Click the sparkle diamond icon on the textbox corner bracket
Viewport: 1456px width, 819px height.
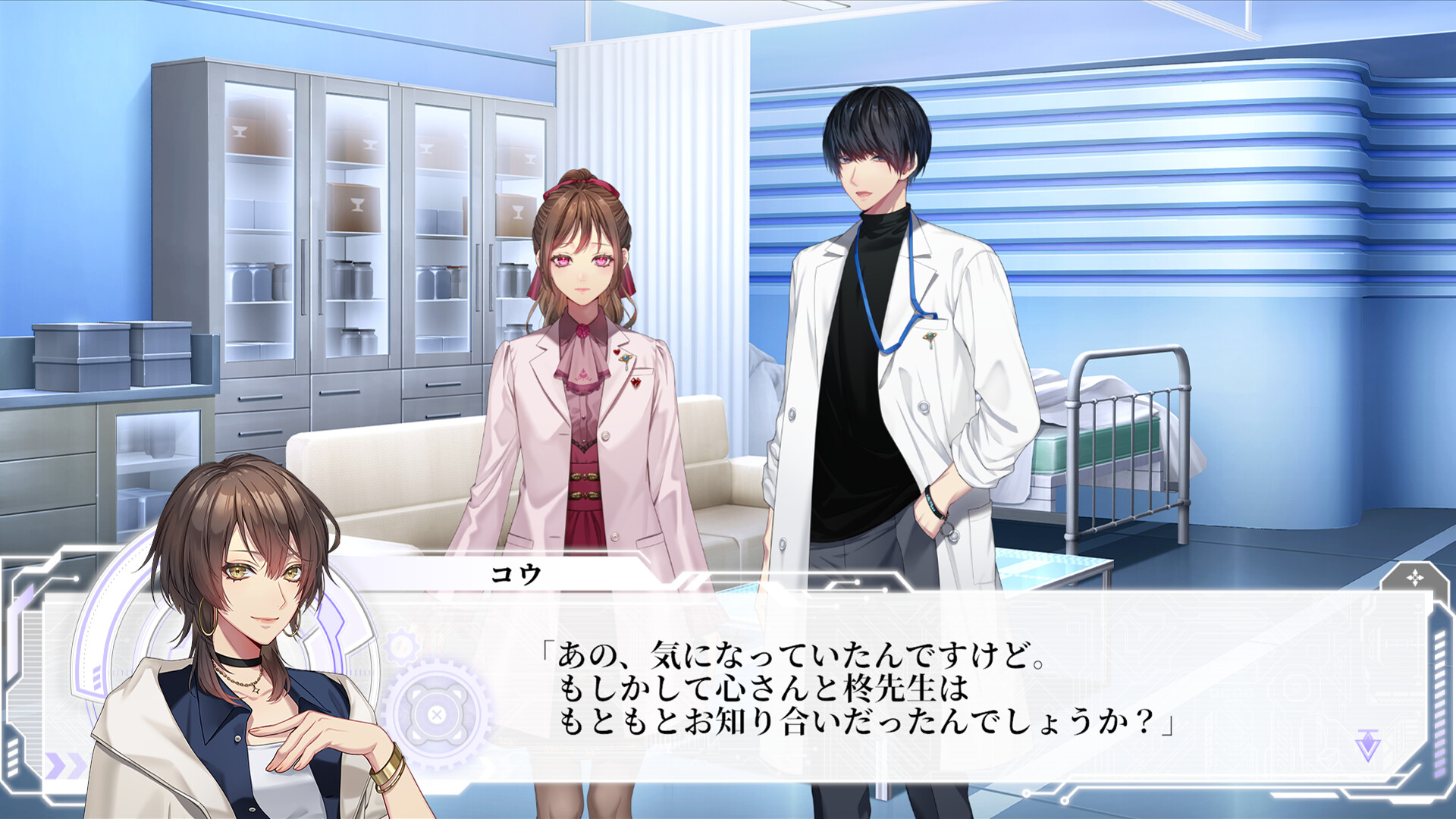(x=1415, y=578)
